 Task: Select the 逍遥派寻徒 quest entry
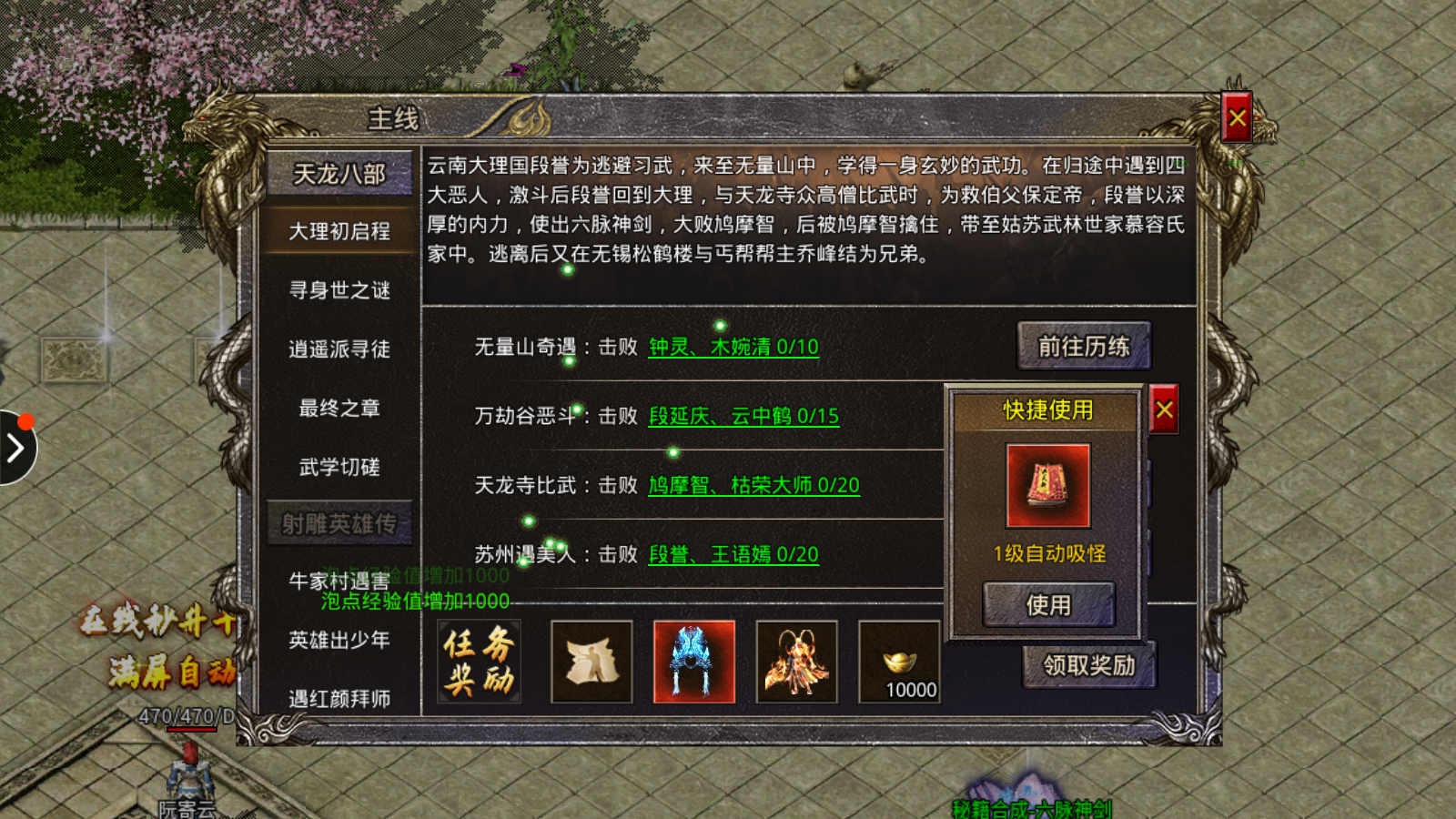coord(339,349)
